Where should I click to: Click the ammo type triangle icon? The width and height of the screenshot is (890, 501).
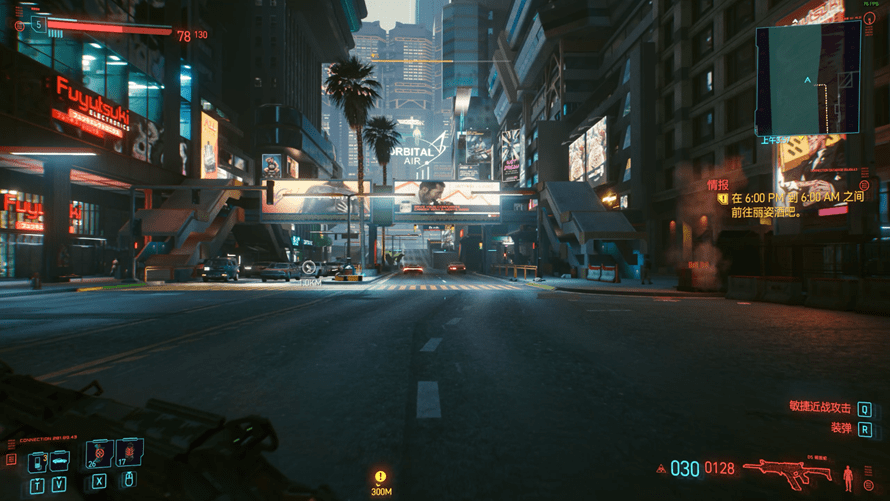pyautogui.click(x=661, y=468)
